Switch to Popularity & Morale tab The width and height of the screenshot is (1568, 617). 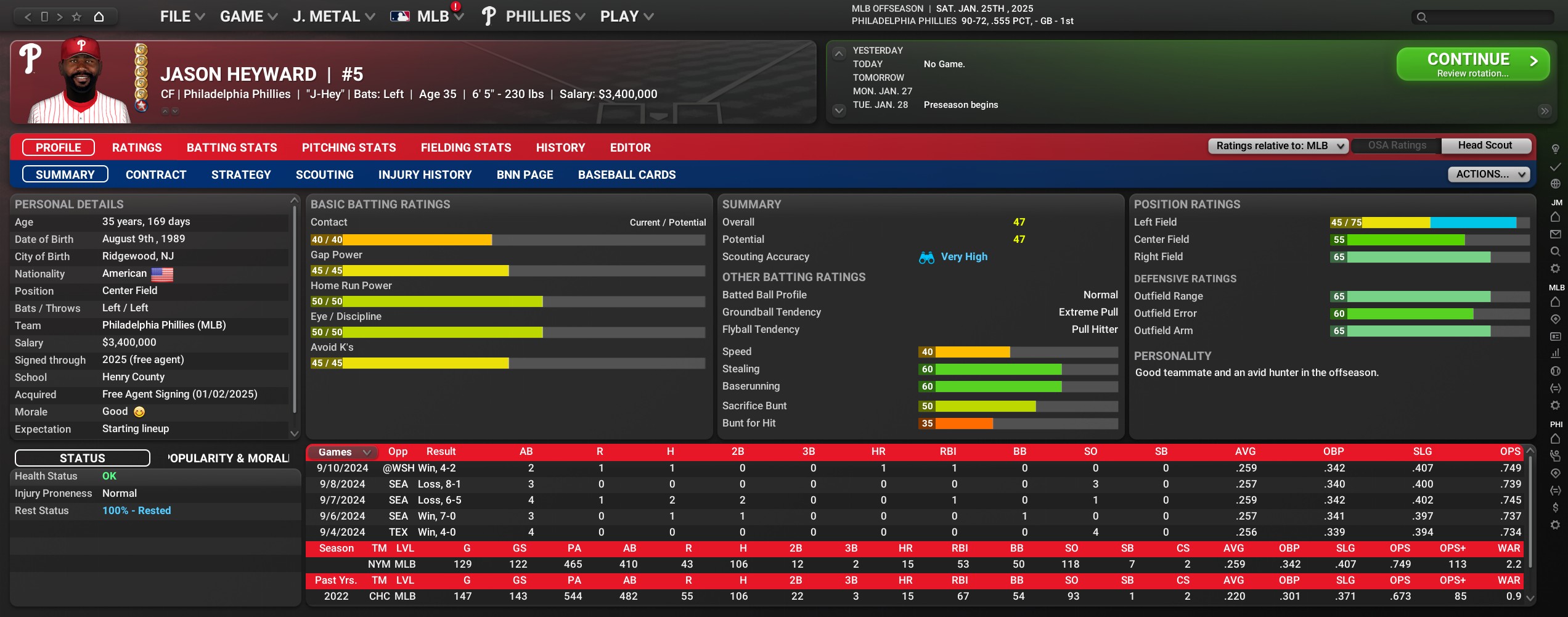click(228, 459)
